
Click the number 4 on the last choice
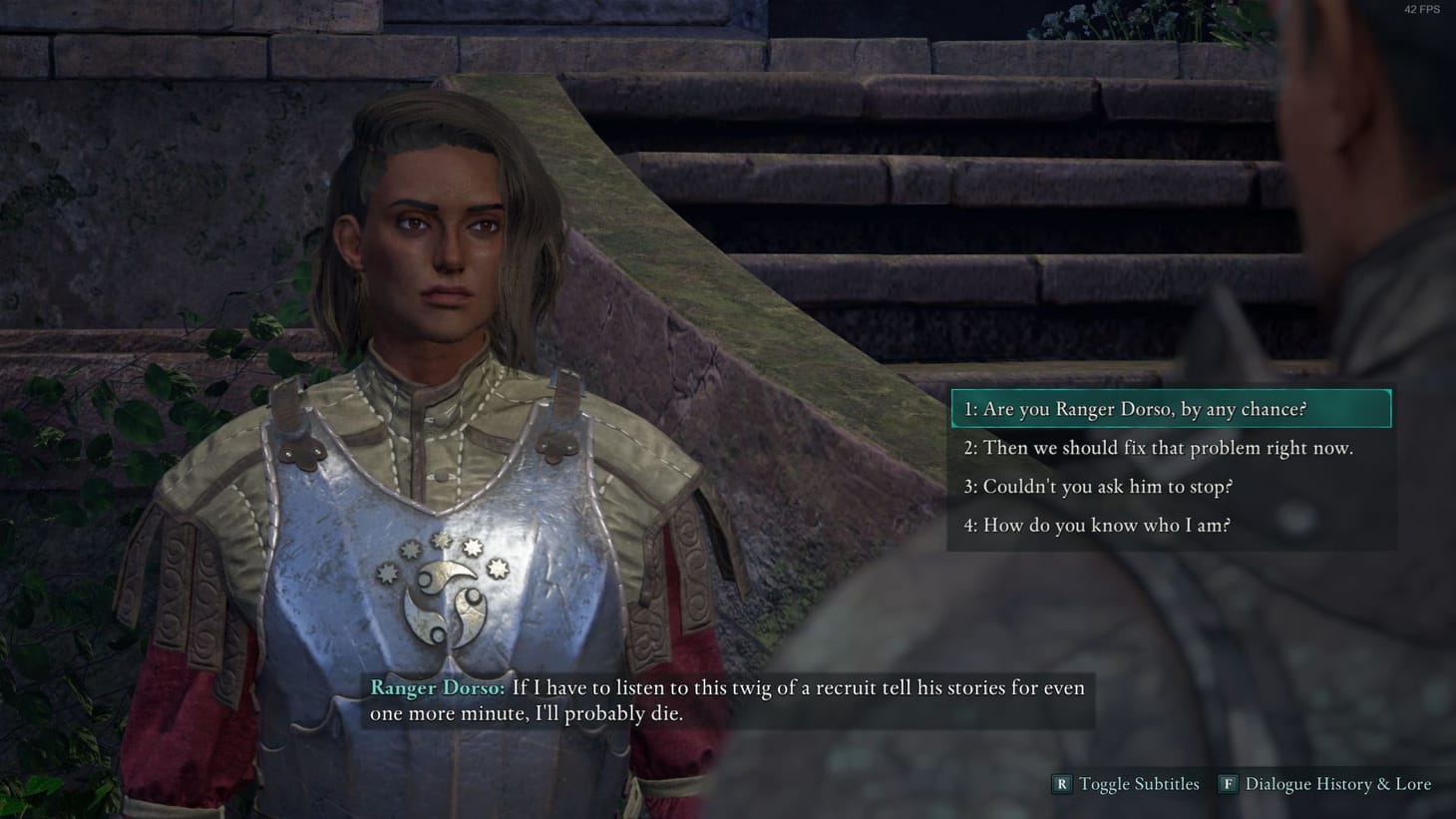[x=967, y=525]
